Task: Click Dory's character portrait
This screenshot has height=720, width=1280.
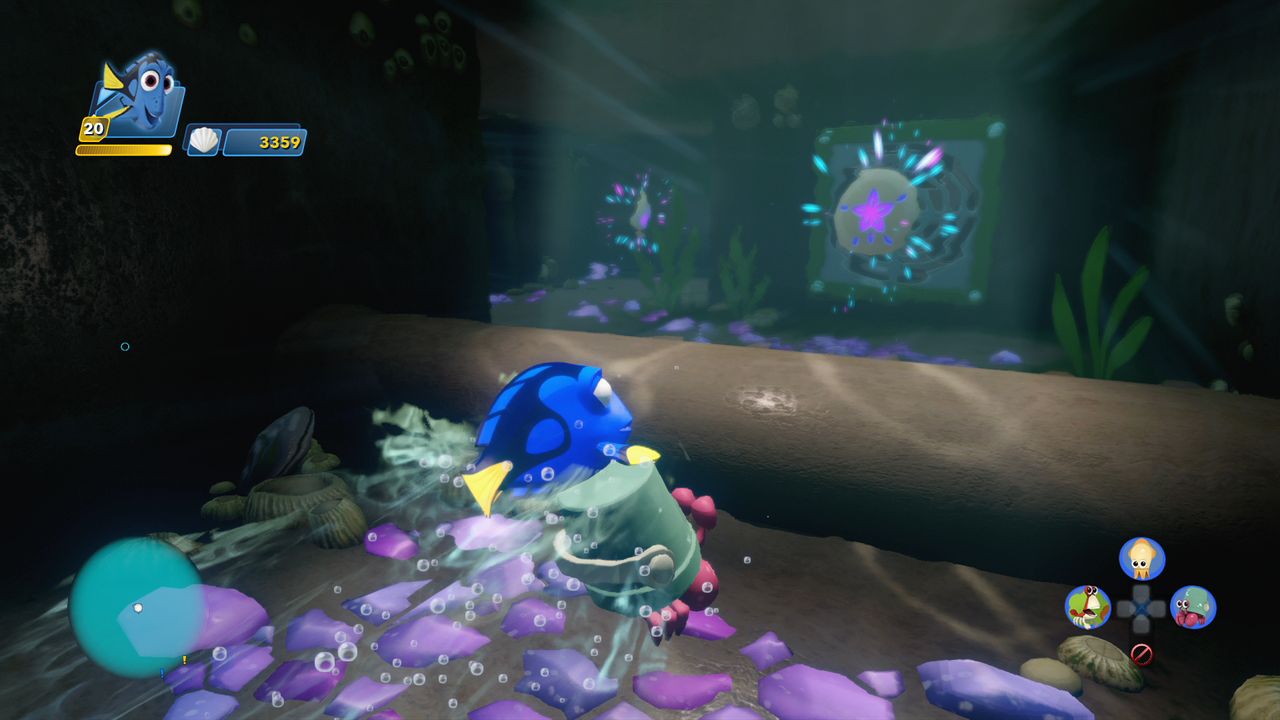Action: [x=140, y=95]
